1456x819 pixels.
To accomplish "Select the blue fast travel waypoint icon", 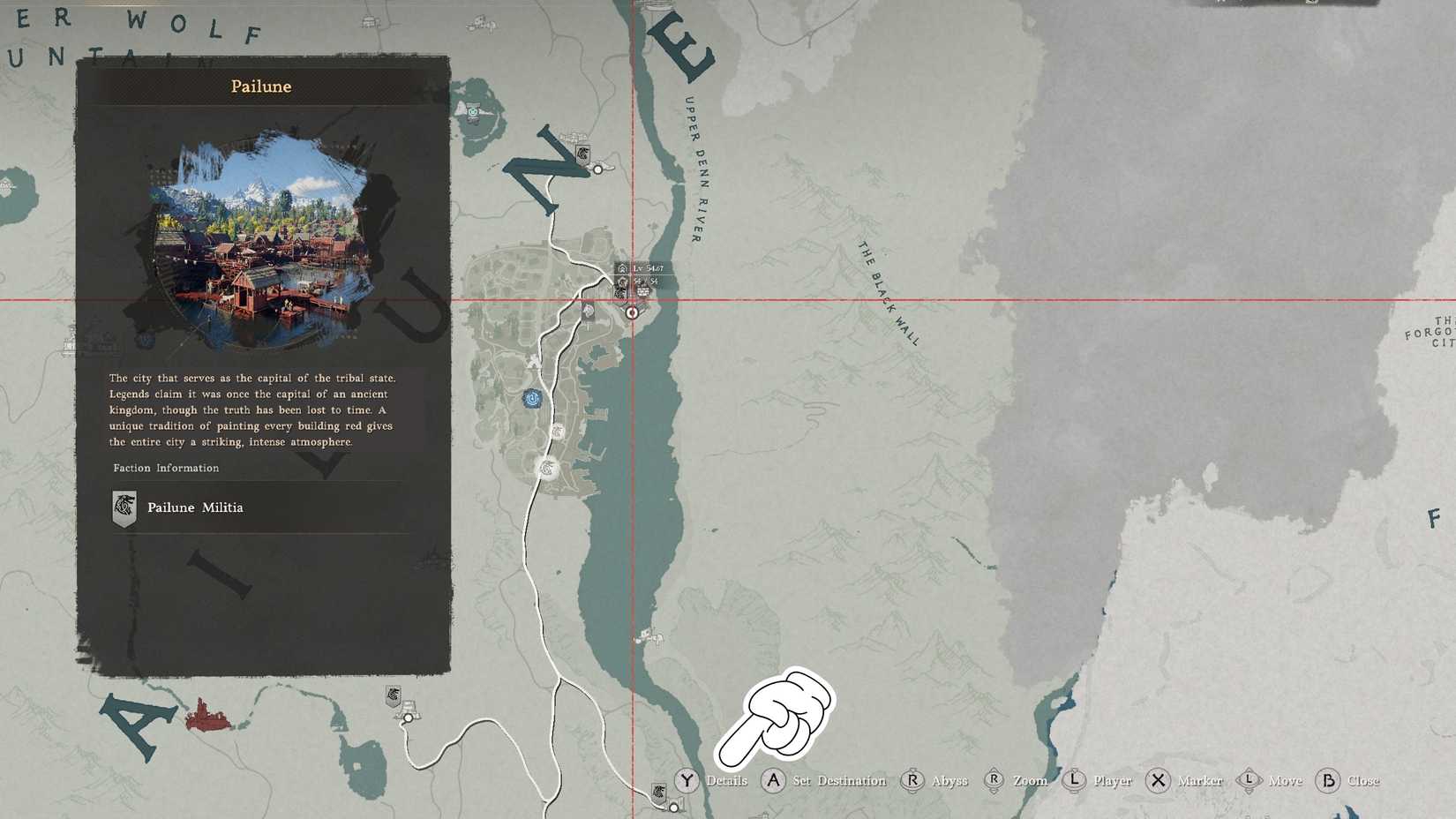I will [x=531, y=399].
